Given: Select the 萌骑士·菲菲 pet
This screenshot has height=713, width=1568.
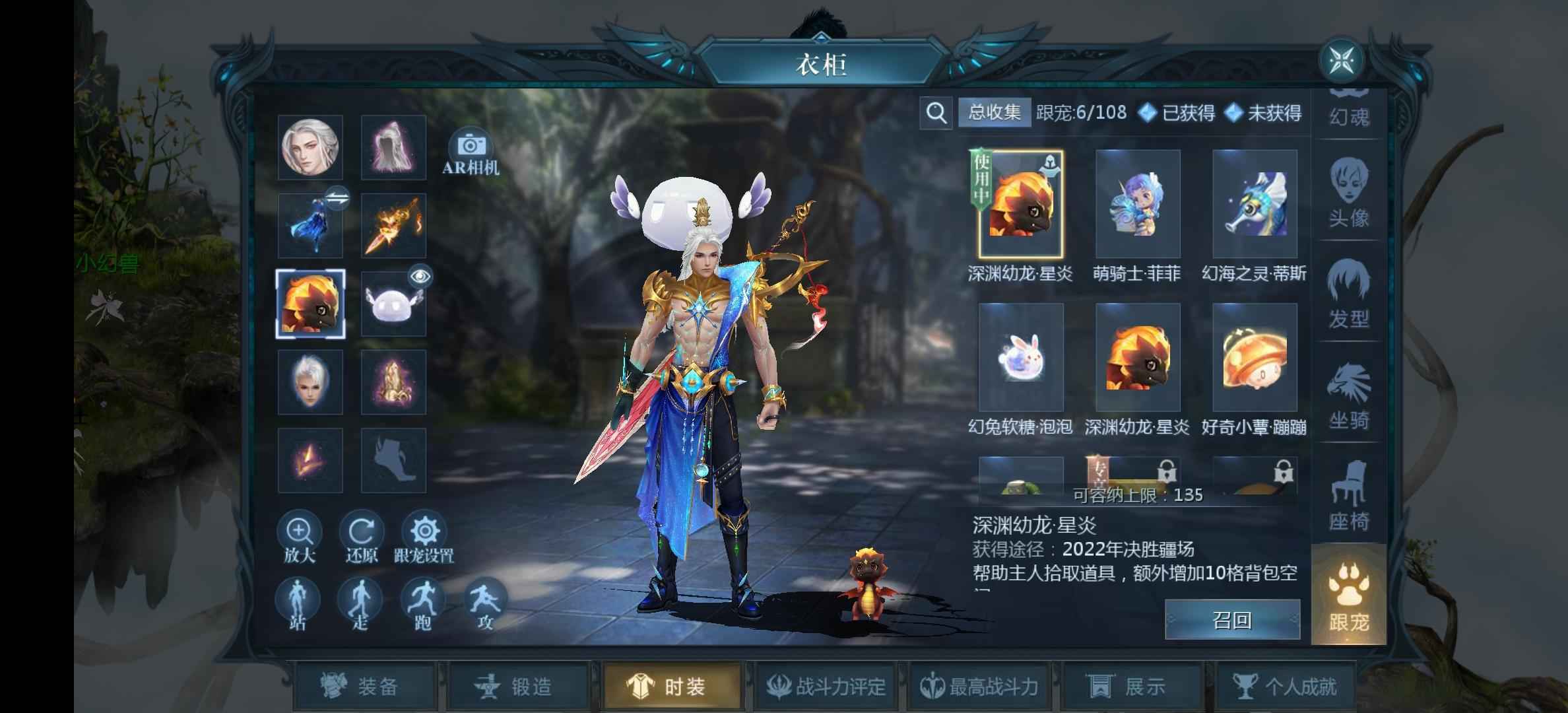Looking at the screenshot, I should coord(1137,205).
